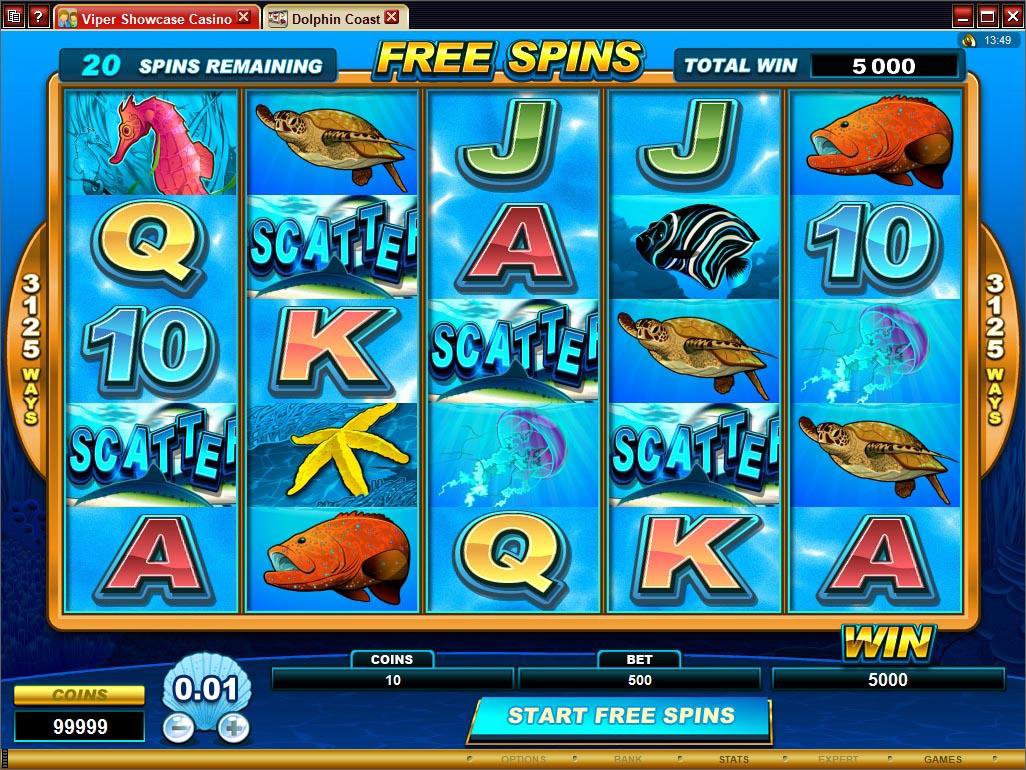The image size is (1026, 770).
Task: Start the free spins round
Action: [x=620, y=716]
